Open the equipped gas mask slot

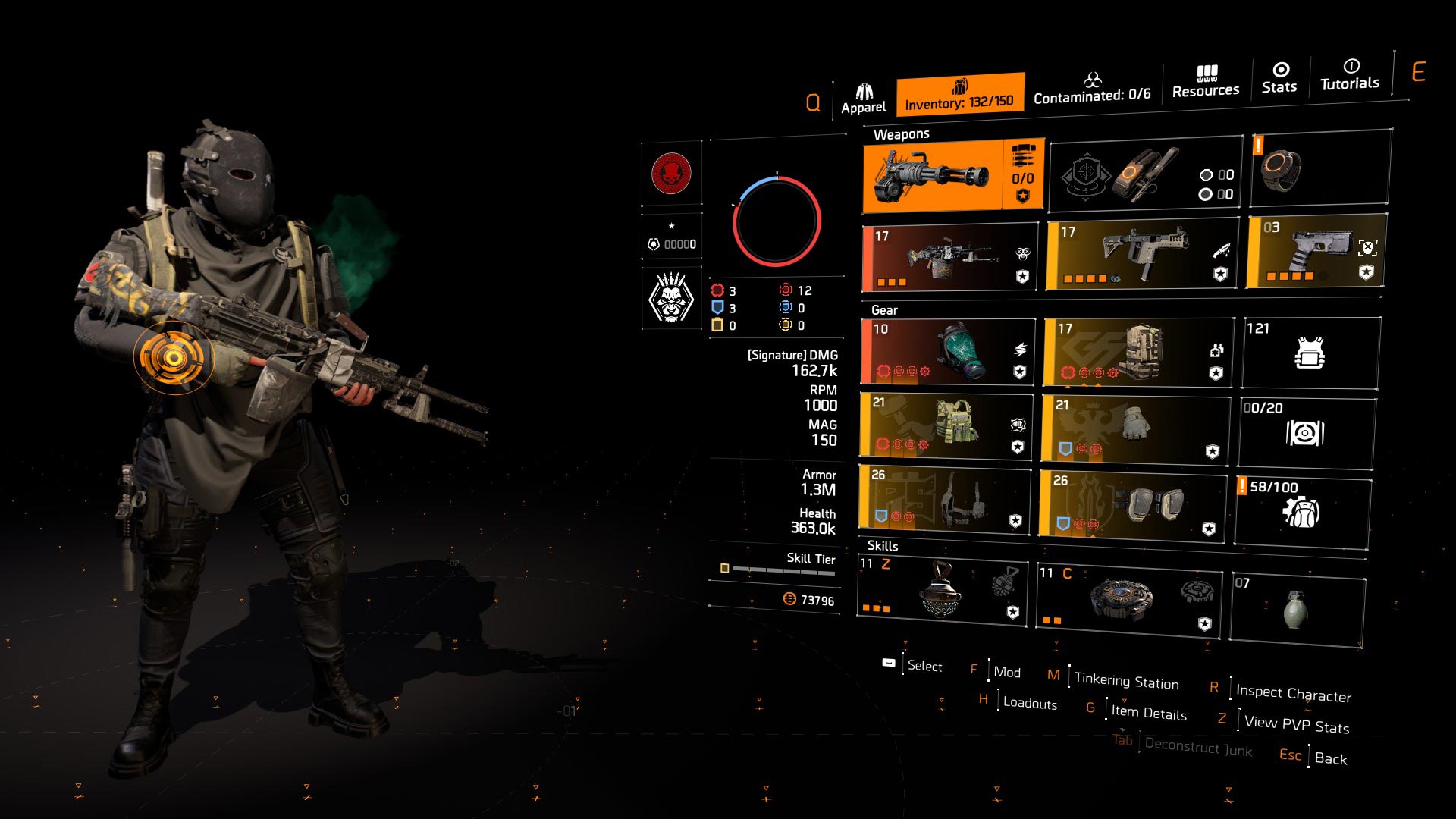pyautogui.click(x=948, y=351)
